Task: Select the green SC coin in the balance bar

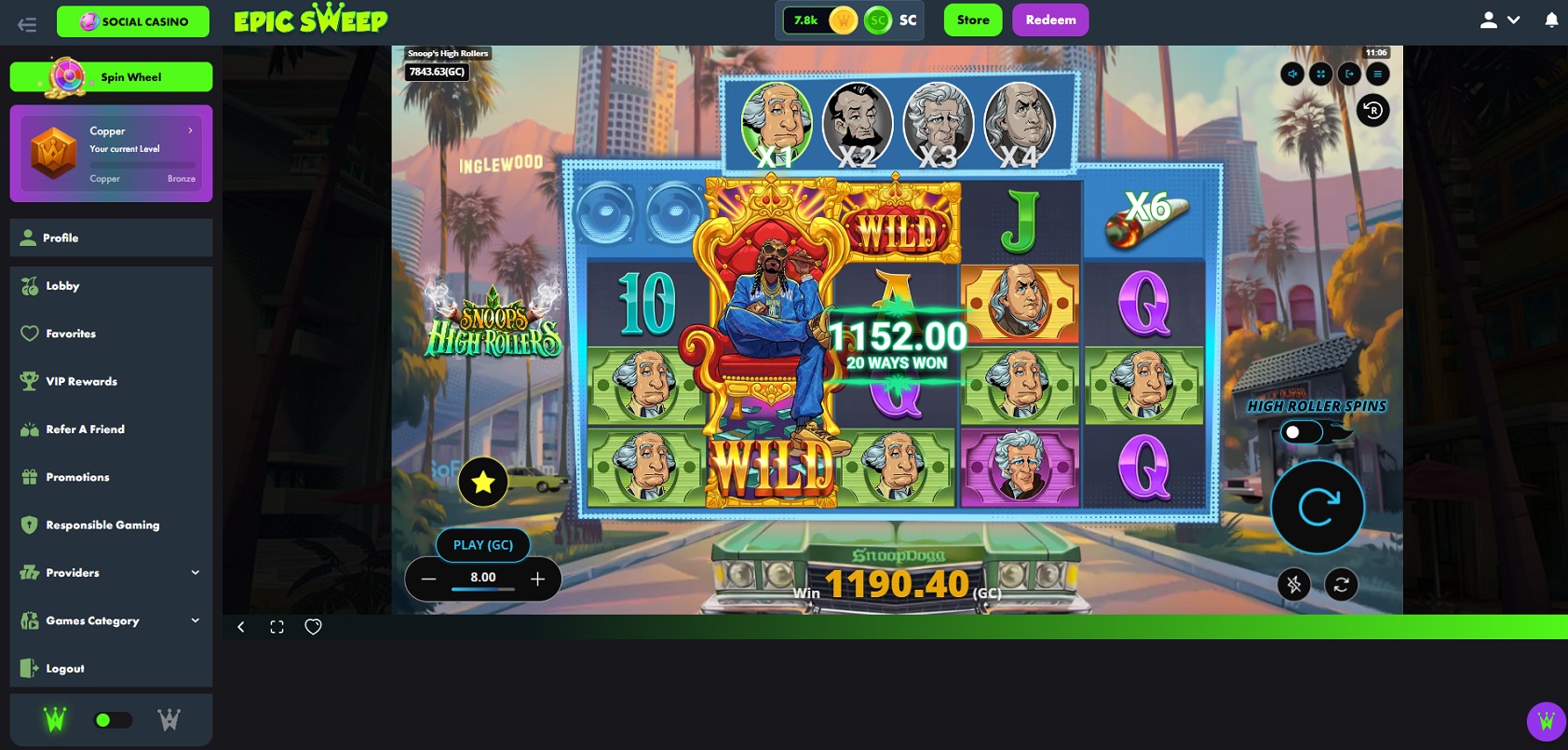Action: [879, 20]
